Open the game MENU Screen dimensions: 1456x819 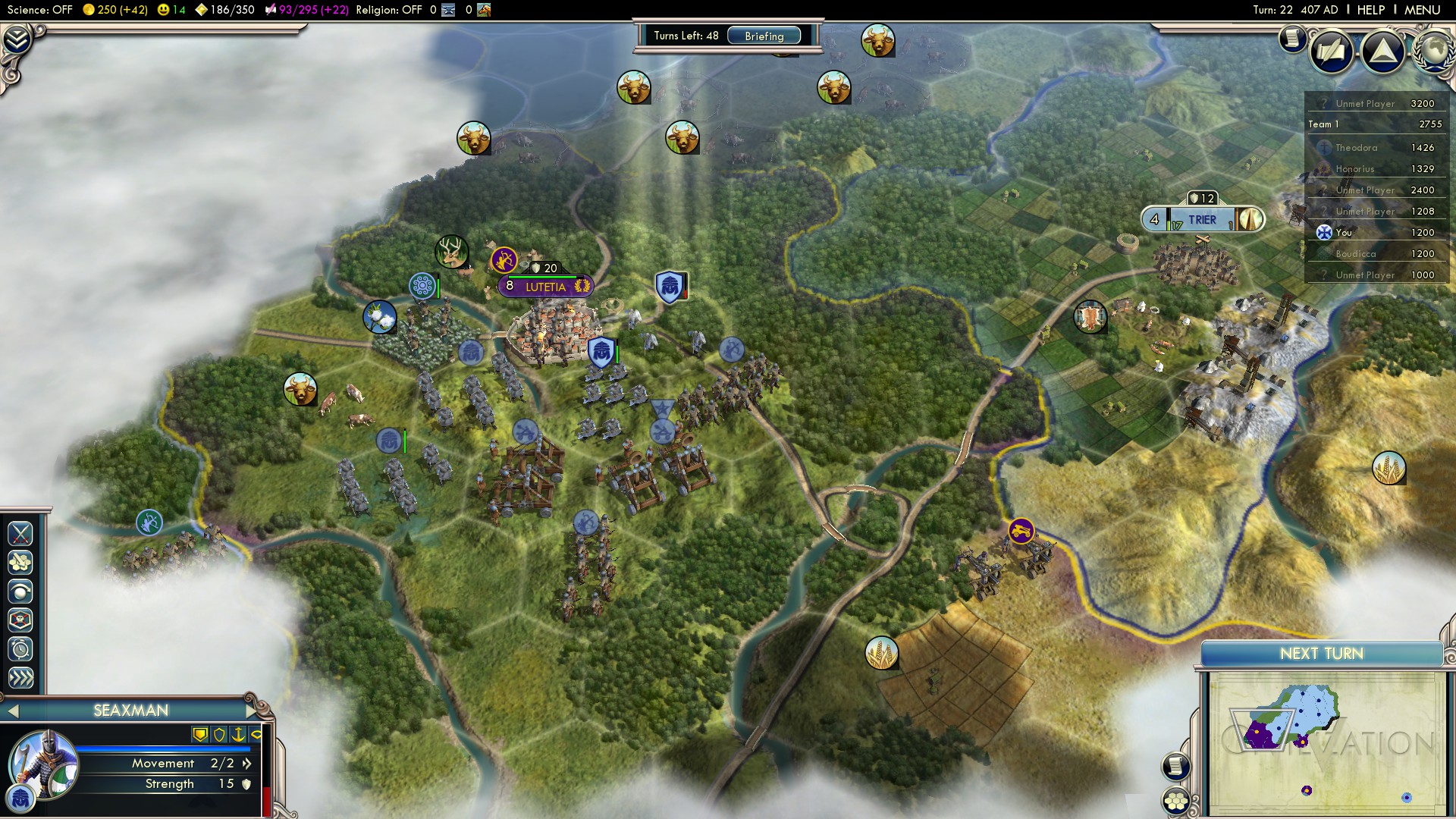point(1422,10)
